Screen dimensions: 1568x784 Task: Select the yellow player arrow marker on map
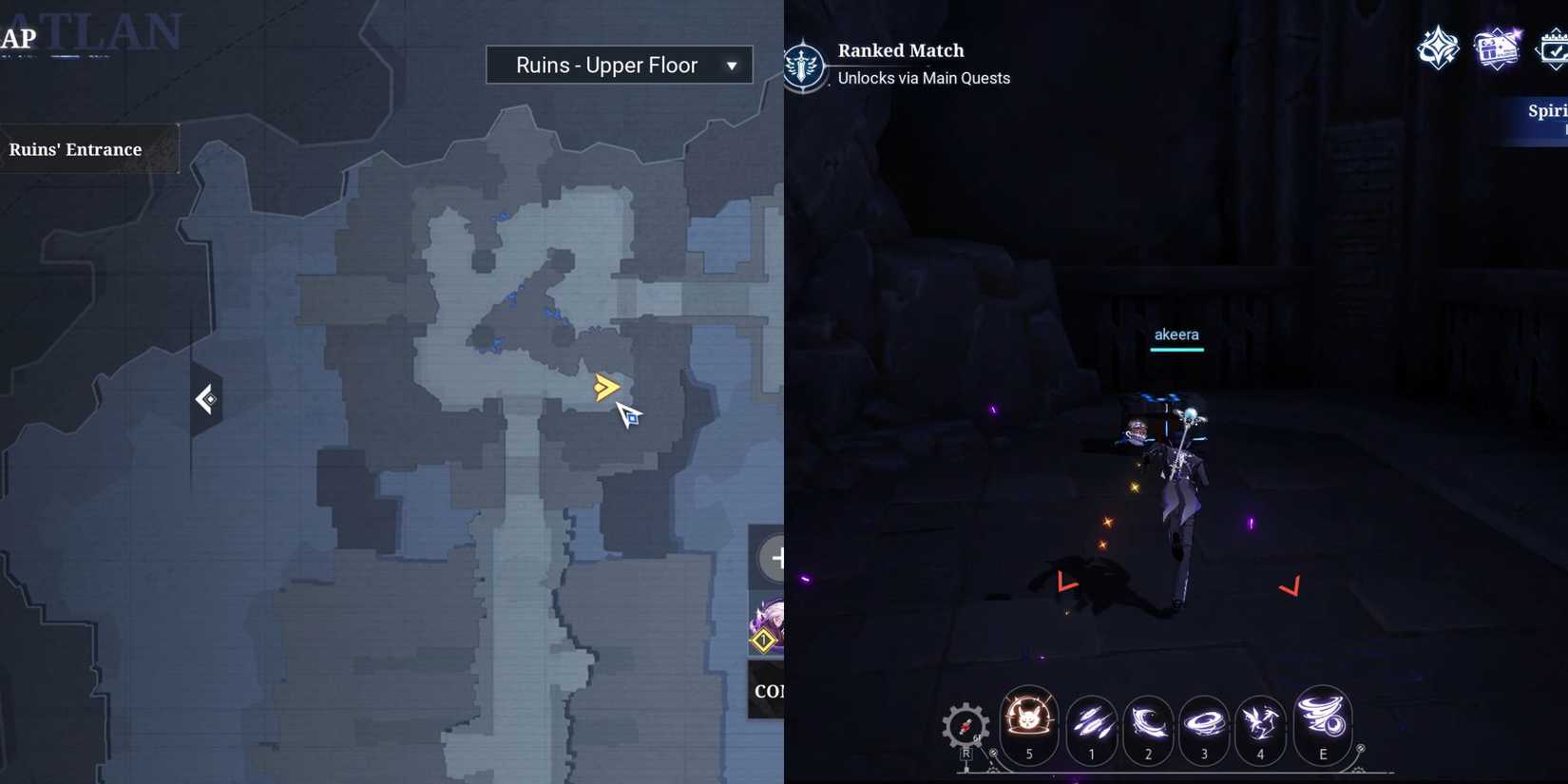(606, 387)
